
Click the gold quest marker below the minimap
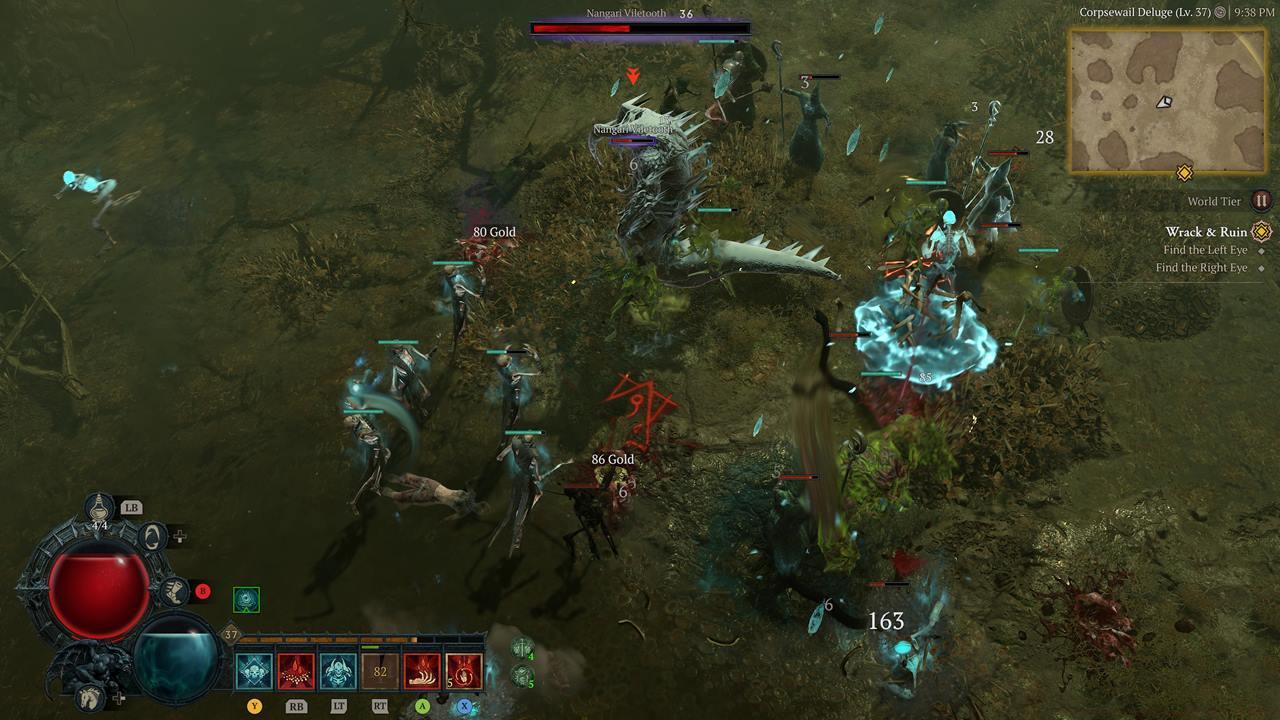[1184, 174]
